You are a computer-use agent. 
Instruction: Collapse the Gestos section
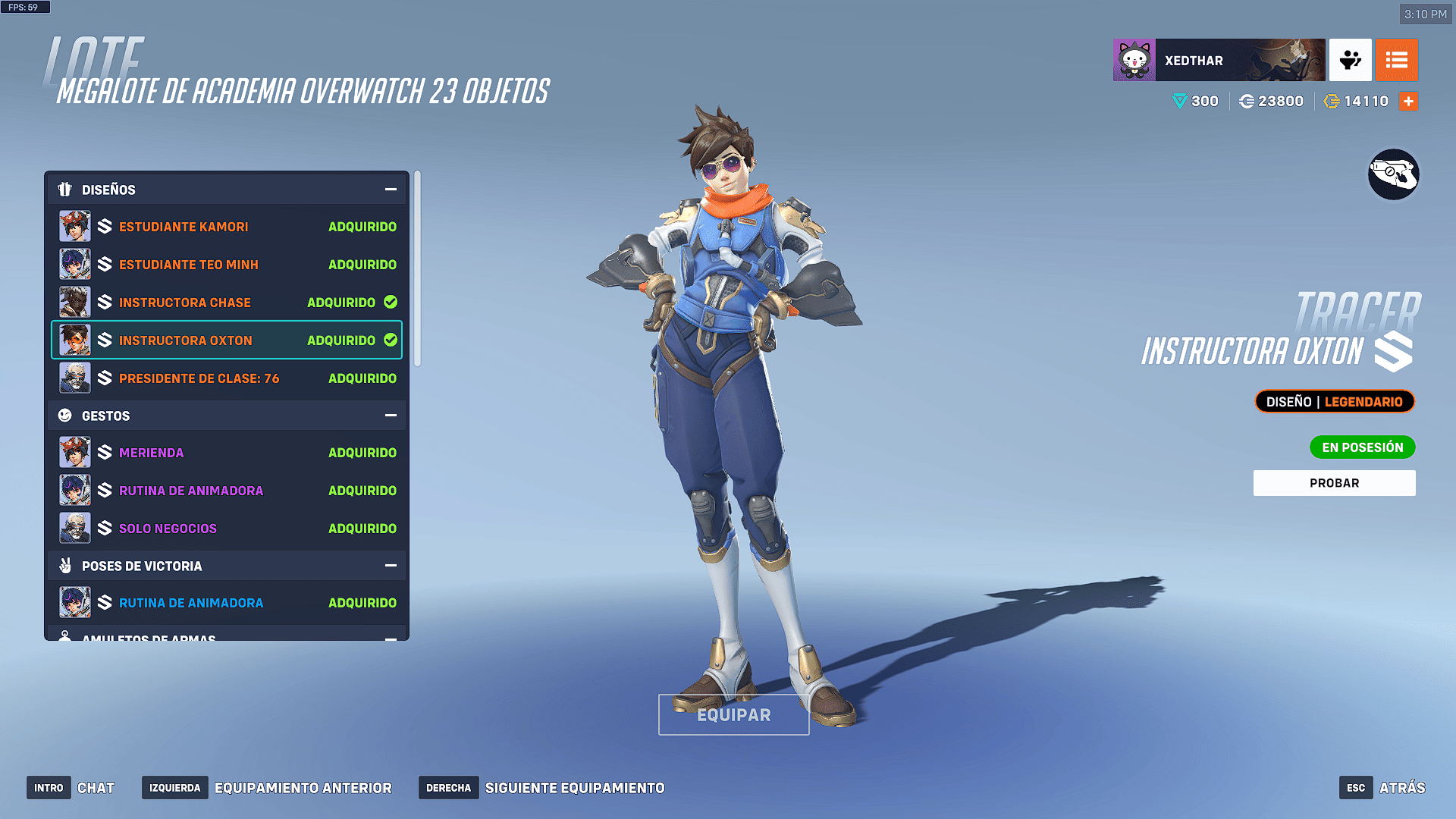coord(391,416)
